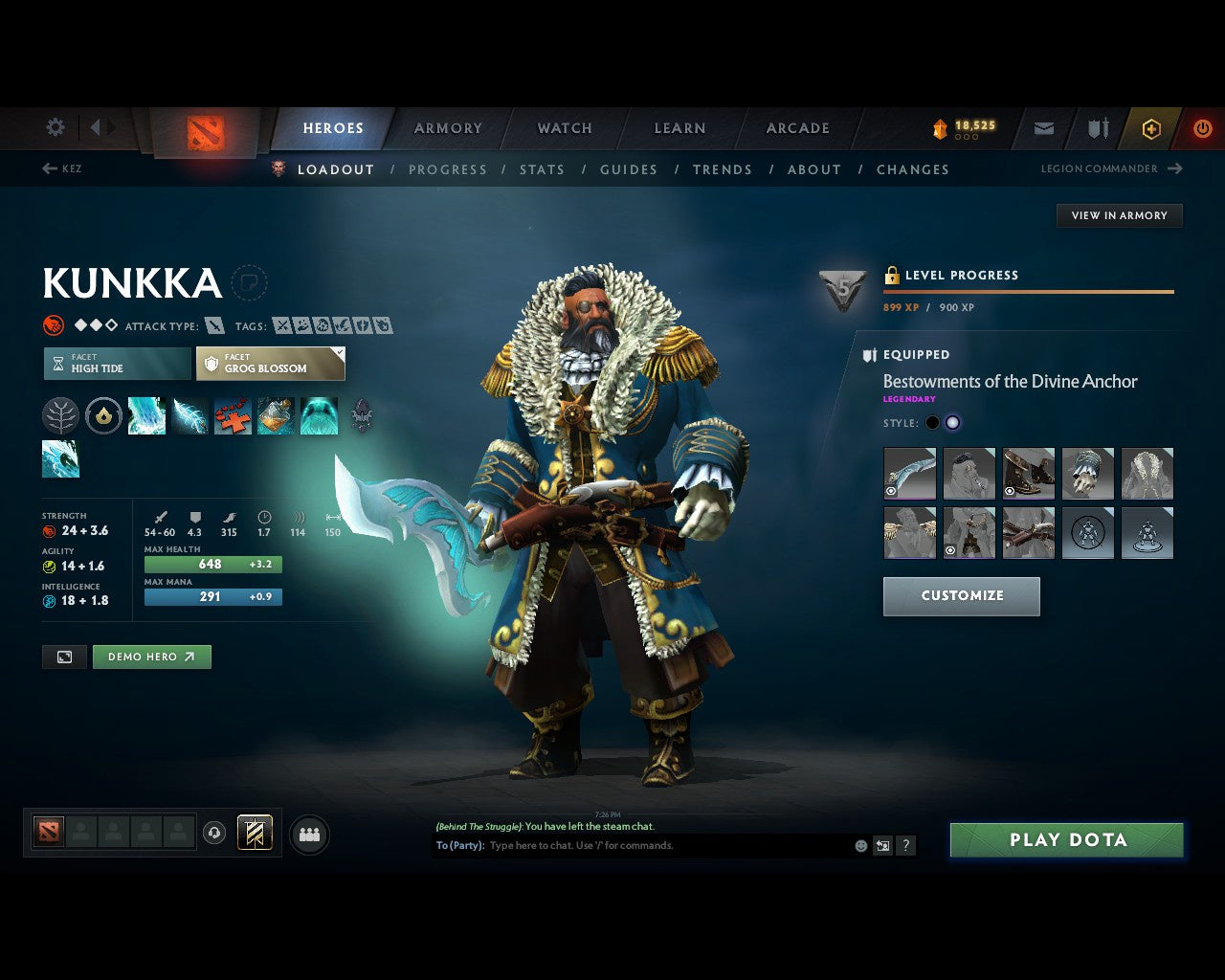Select the Grog Blossom facet
This screenshot has width=1225, height=980.
pos(271,364)
